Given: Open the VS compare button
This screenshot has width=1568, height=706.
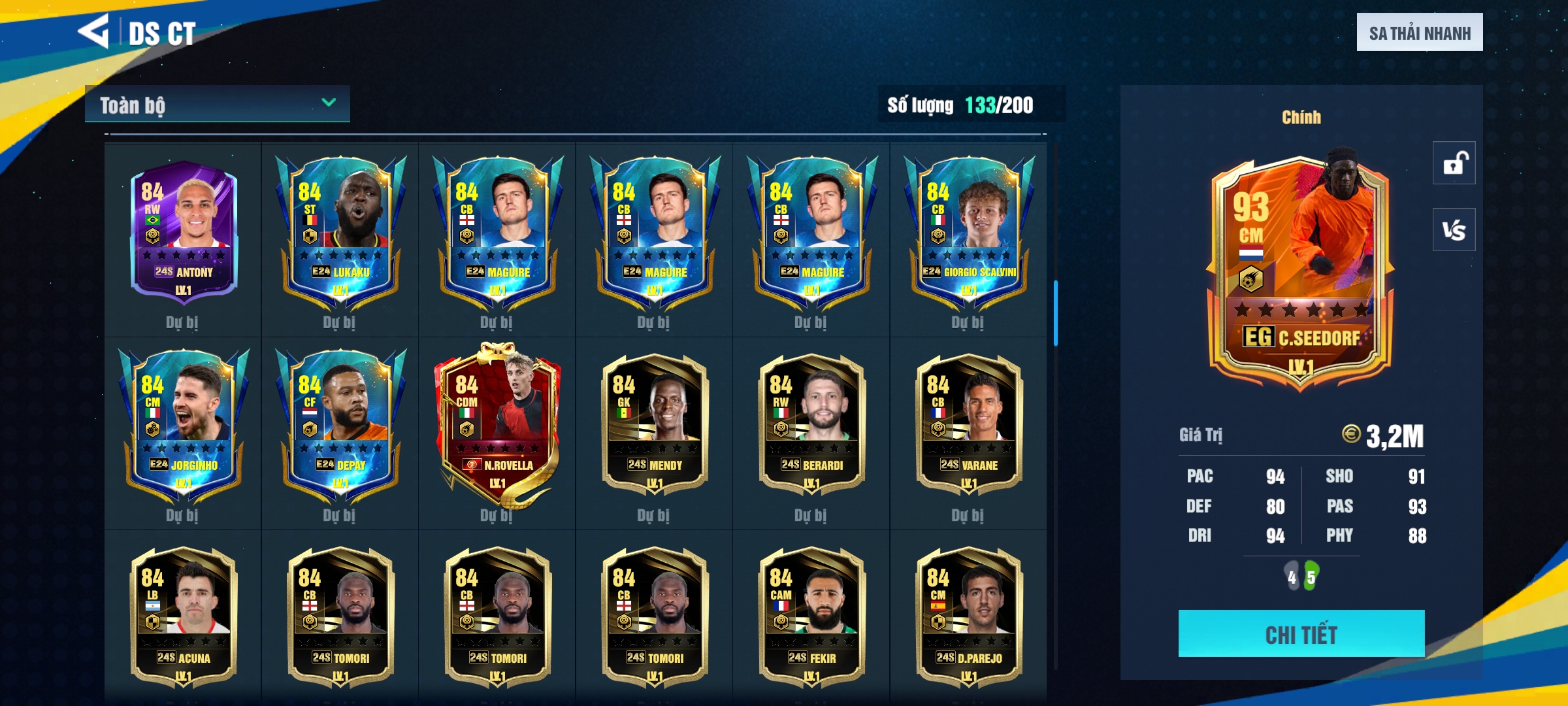Looking at the screenshot, I should click(1454, 229).
